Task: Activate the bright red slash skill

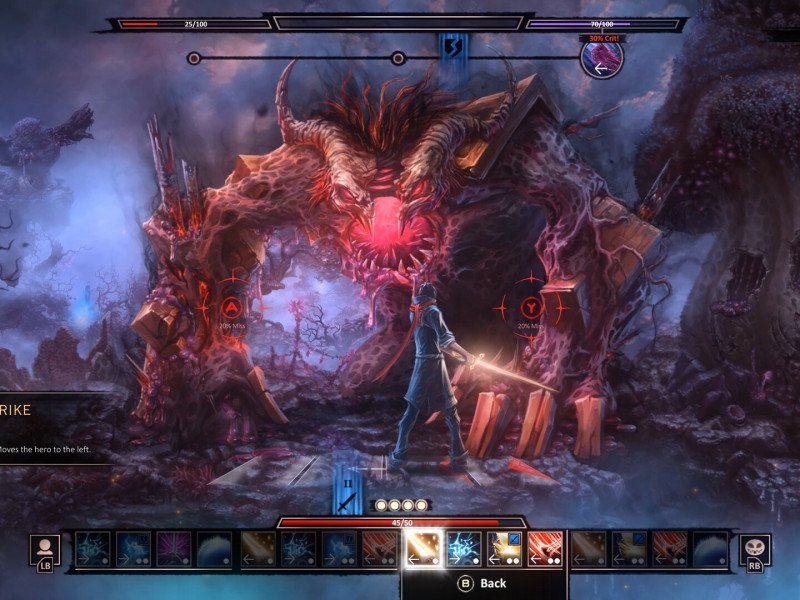Action: tap(545, 549)
